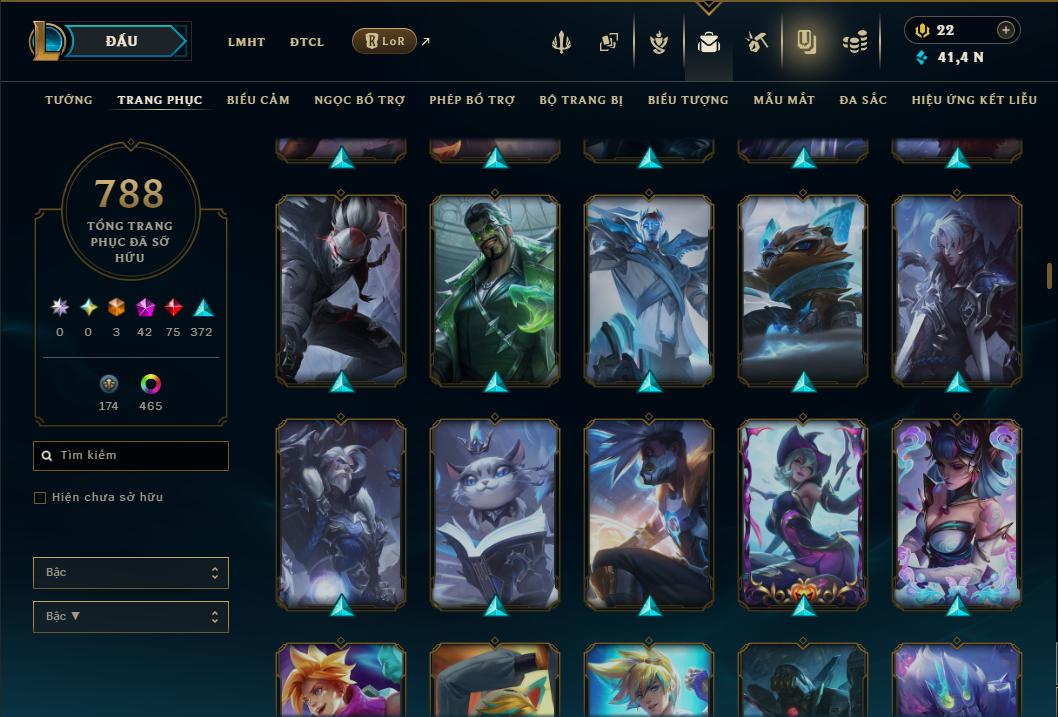1058x717 pixels.
Task: Open the BIỂU CẢM tab
Action: pos(258,100)
